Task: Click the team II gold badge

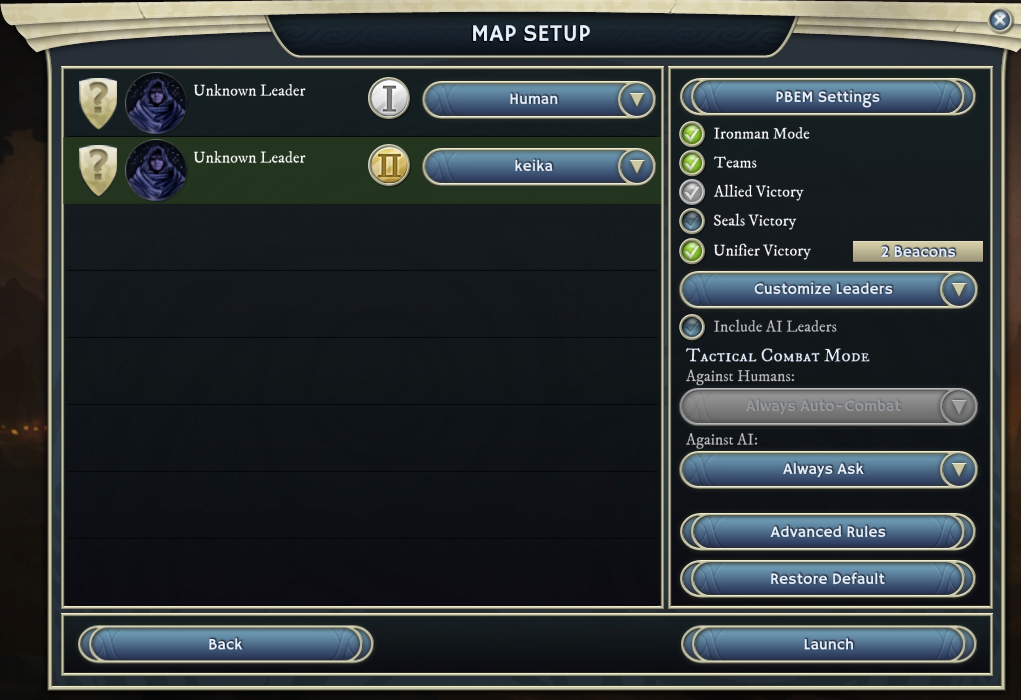Action: pyautogui.click(x=389, y=166)
